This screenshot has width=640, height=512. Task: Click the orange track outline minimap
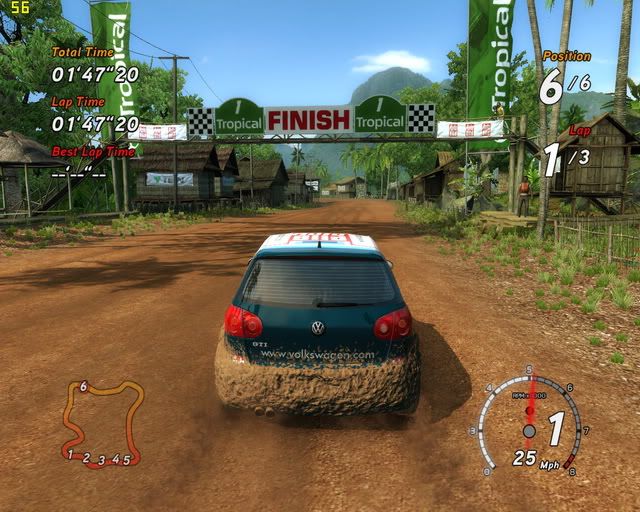(x=100, y=423)
